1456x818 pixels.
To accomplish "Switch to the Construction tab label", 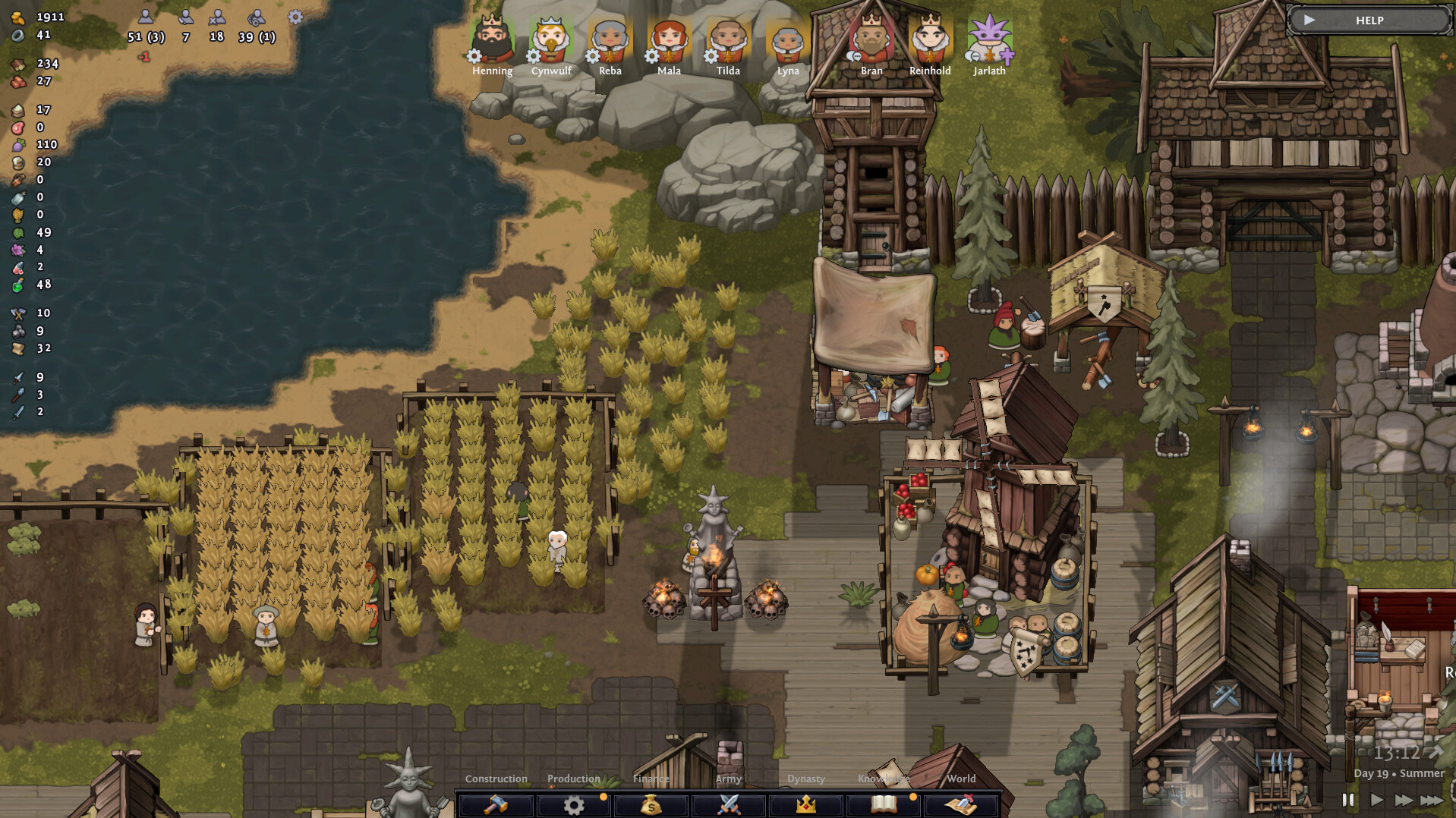I will [496, 779].
